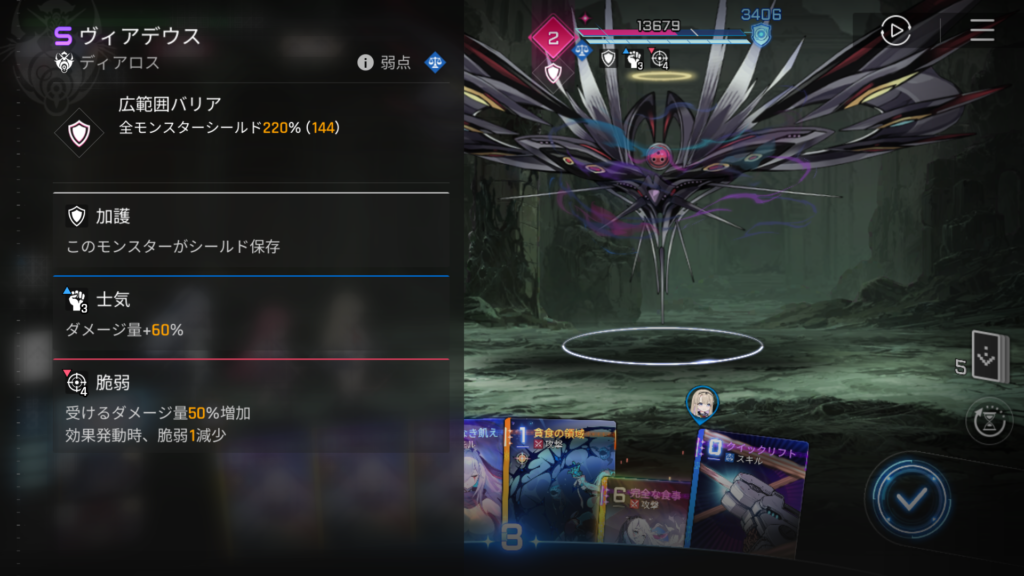Viewport: 1024px width, 576px height.
Task: Click the hourglass turn history icon
Action: tap(988, 420)
